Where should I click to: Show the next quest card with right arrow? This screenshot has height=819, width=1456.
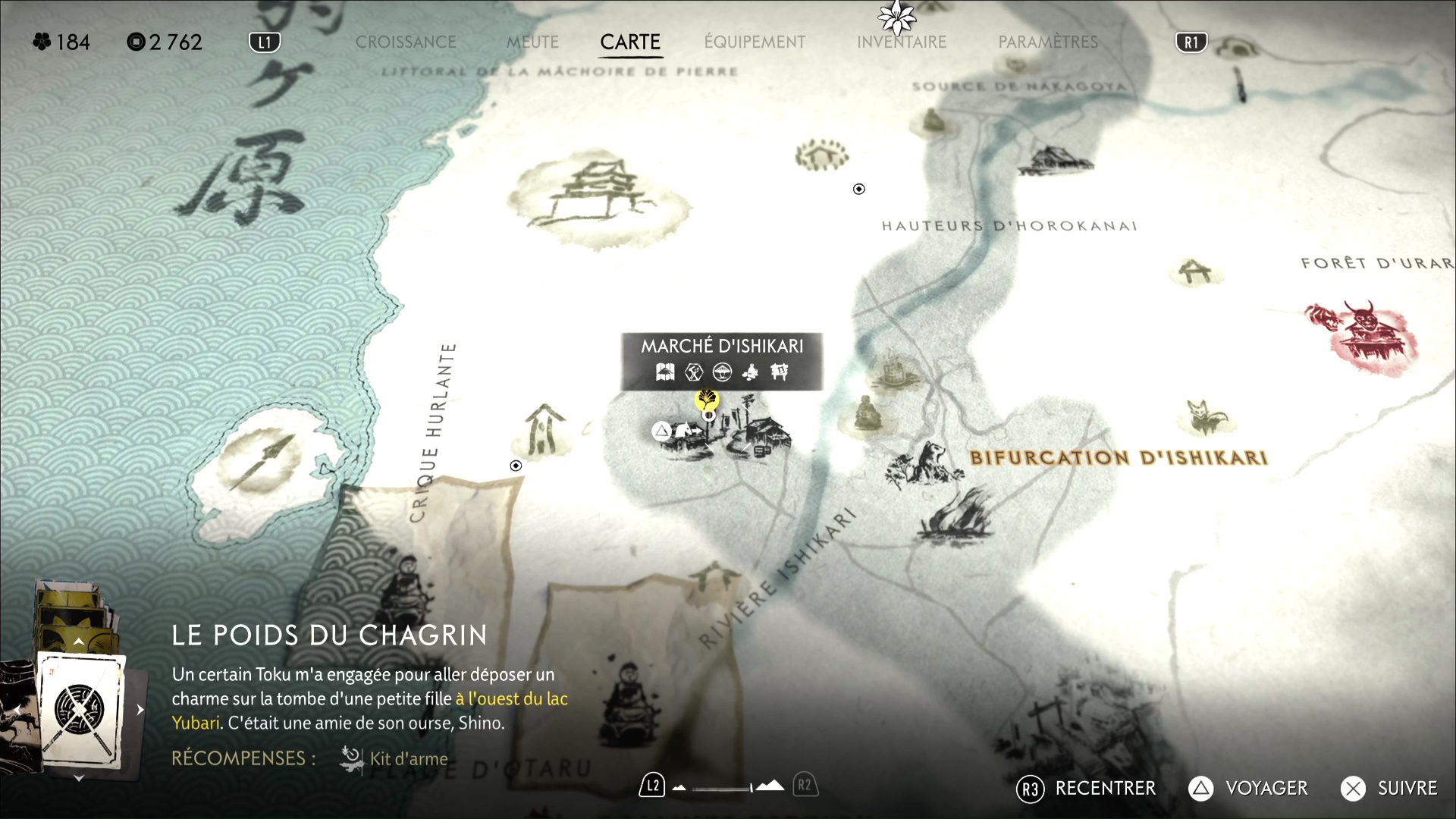pyautogui.click(x=140, y=710)
